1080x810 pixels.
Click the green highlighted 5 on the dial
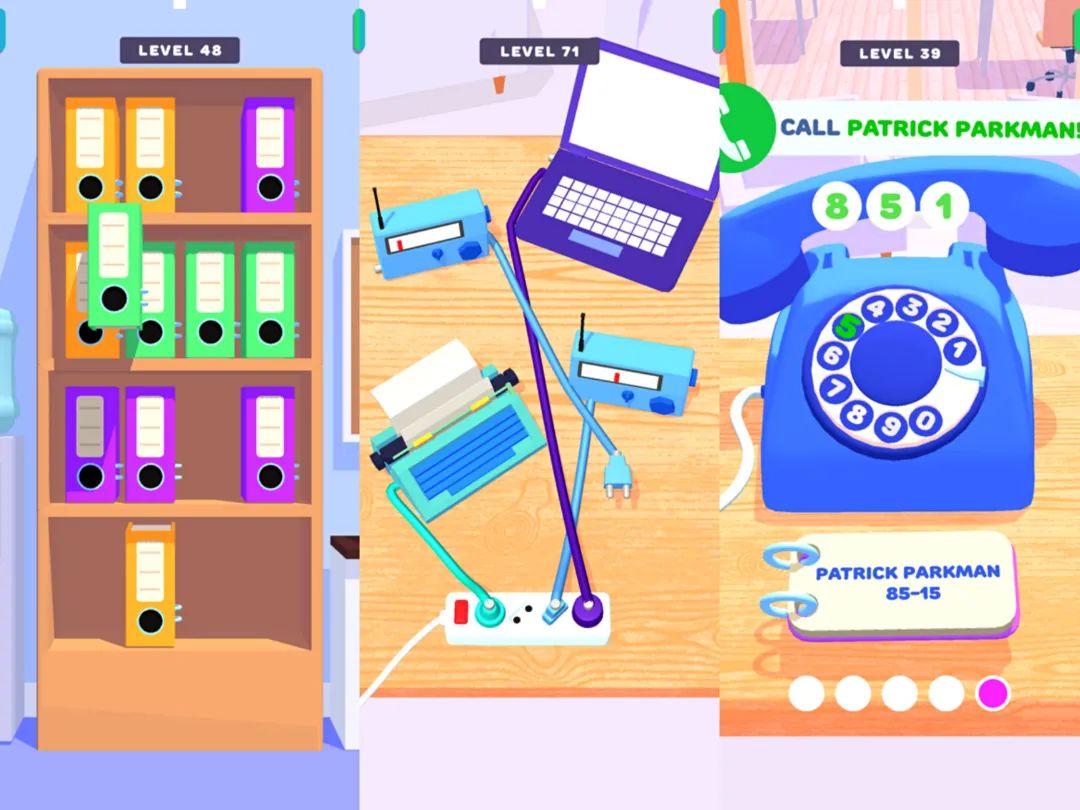[849, 325]
